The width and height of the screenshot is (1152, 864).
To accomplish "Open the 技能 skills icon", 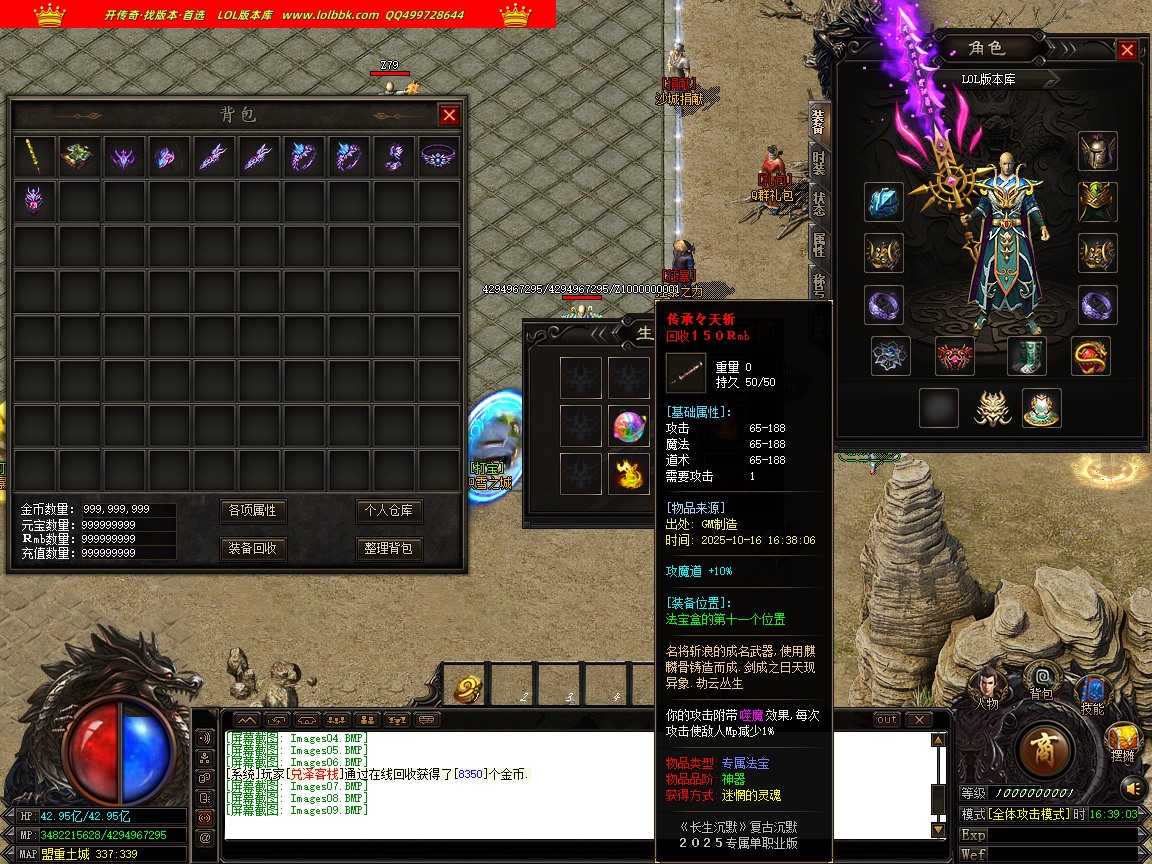I will pyautogui.click(x=1091, y=693).
